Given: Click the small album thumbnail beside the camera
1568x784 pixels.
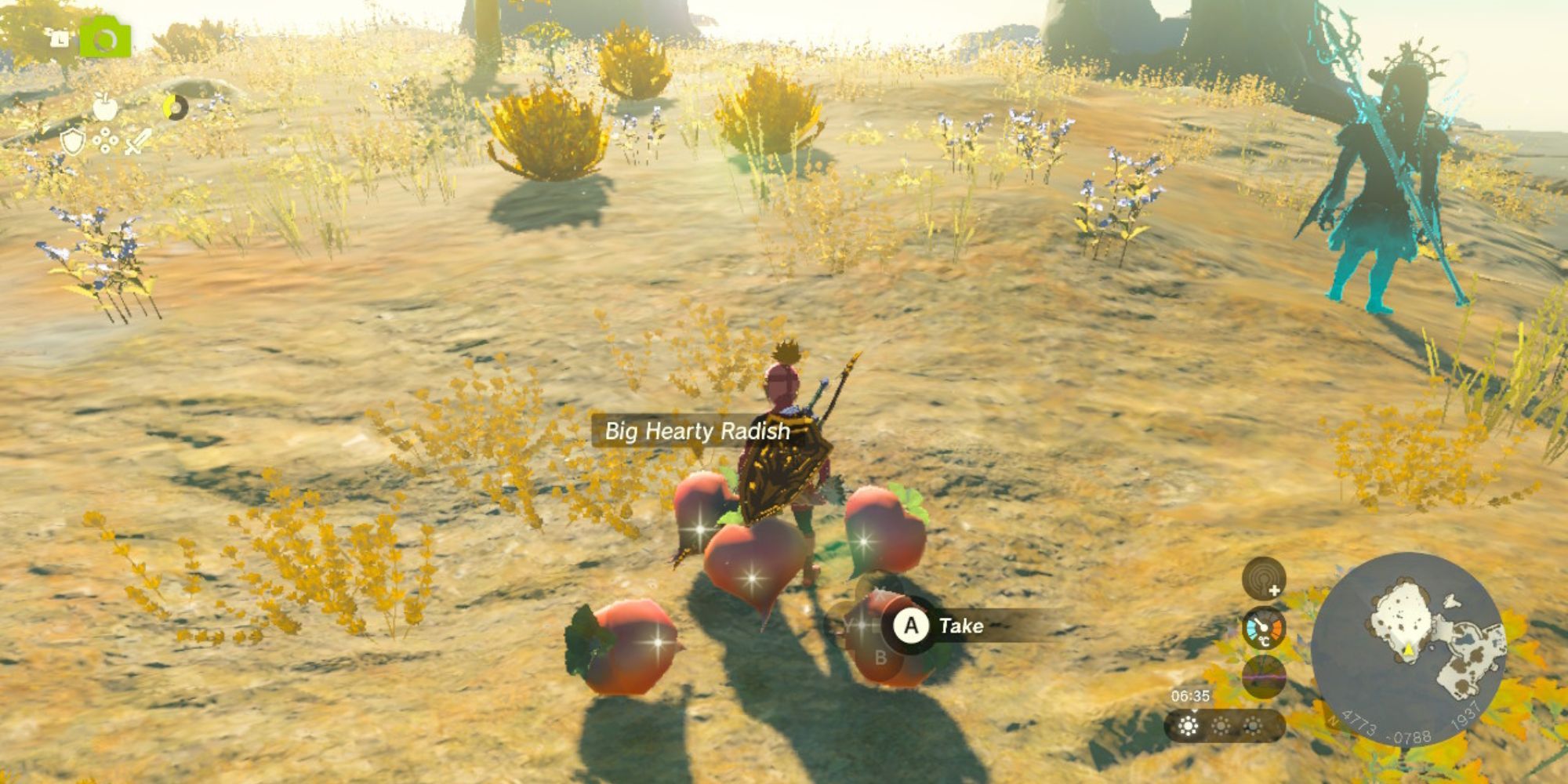Looking at the screenshot, I should click(61, 37).
